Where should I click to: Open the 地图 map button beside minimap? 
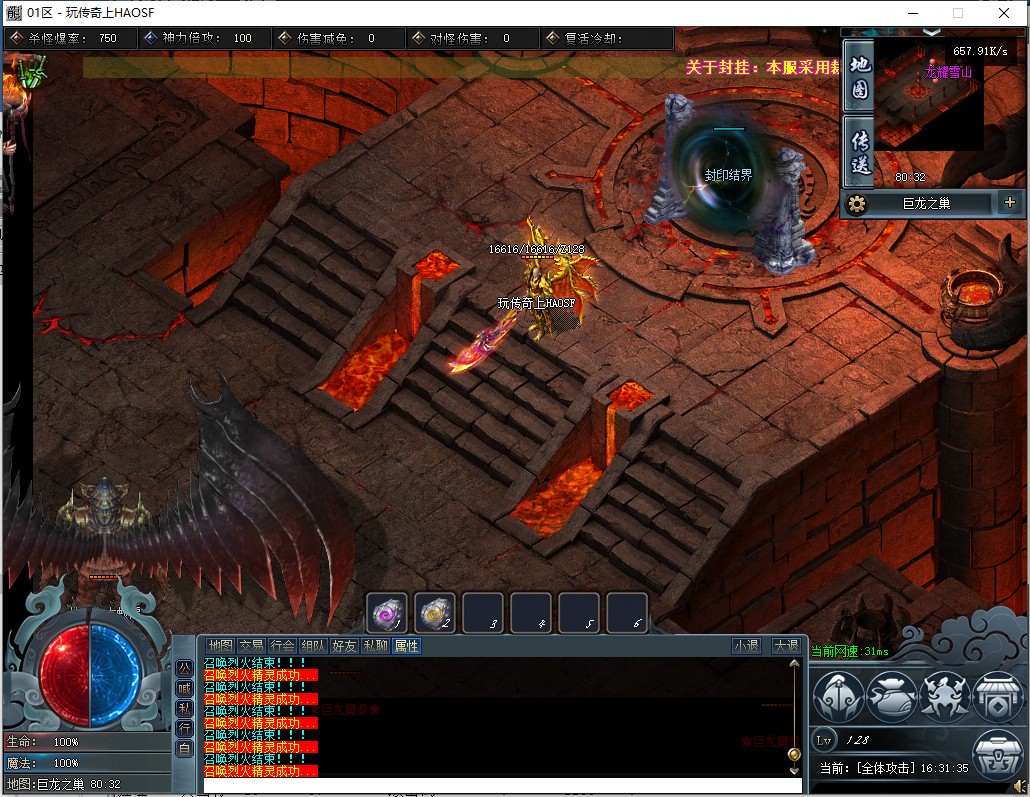pyautogui.click(x=859, y=77)
